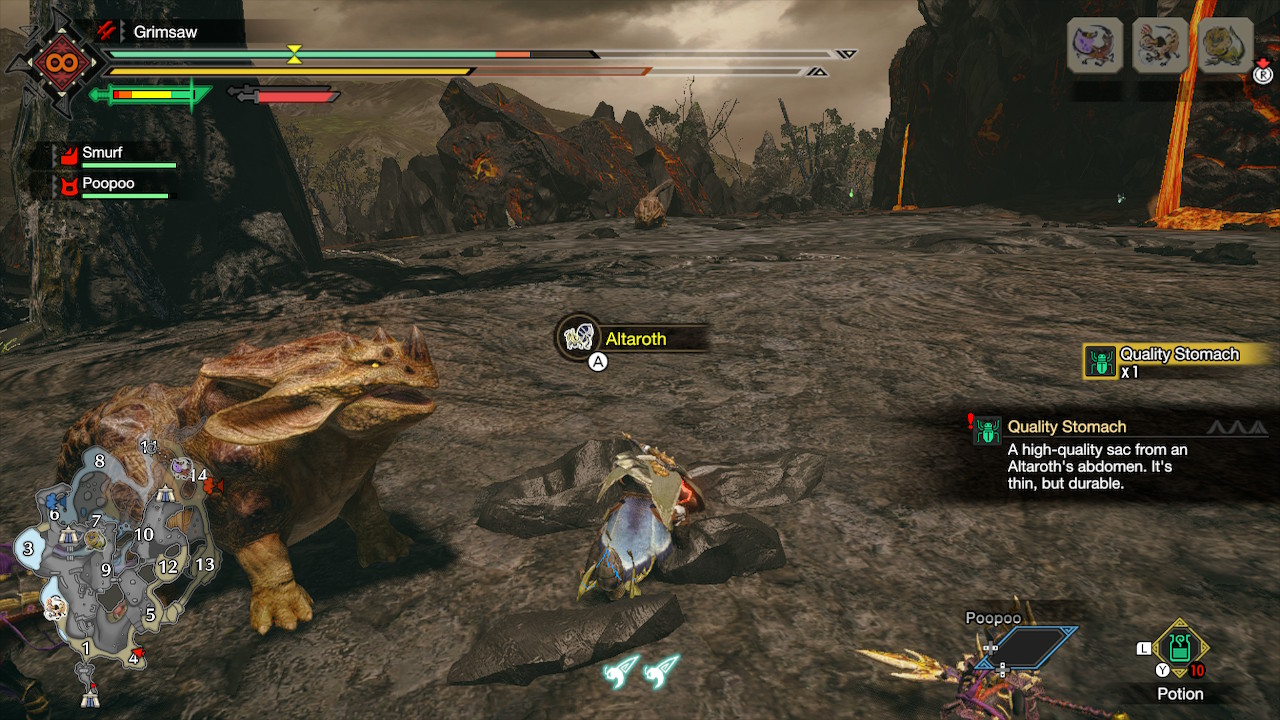The width and height of the screenshot is (1280, 720).
Task: Click the sub-camp tent near area 10
Action: click(166, 494)
